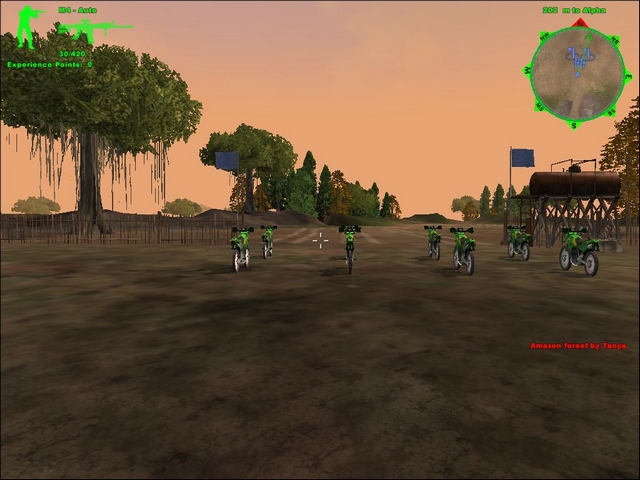640x480 pixels.
Task: Select the green soldier stance icon
Action: click(28, 27)
